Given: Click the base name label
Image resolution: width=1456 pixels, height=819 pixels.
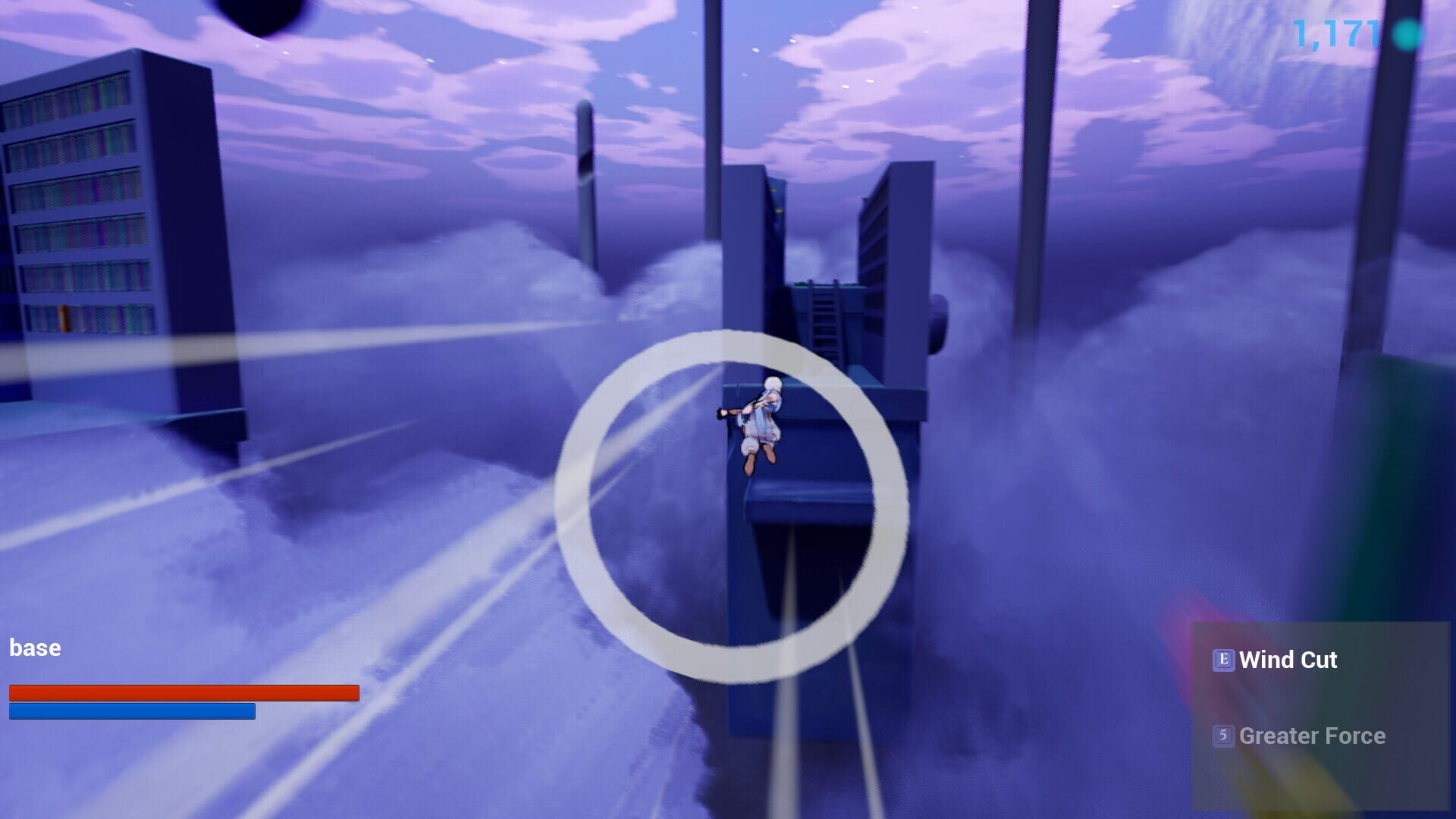Looking at the screenshot, I should pyautogui.click(x=35, y=648).
